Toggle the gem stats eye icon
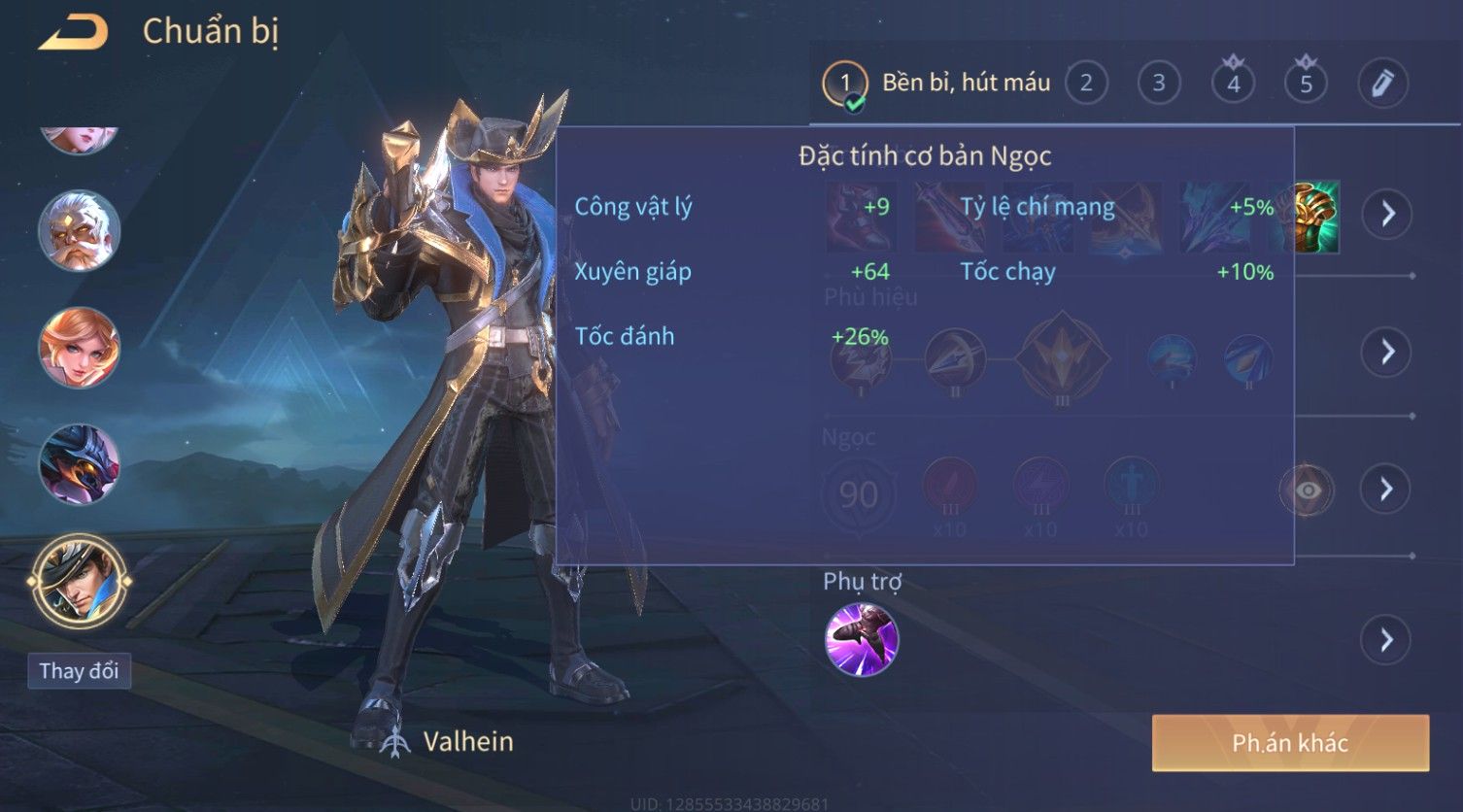 click(1308, 491)
